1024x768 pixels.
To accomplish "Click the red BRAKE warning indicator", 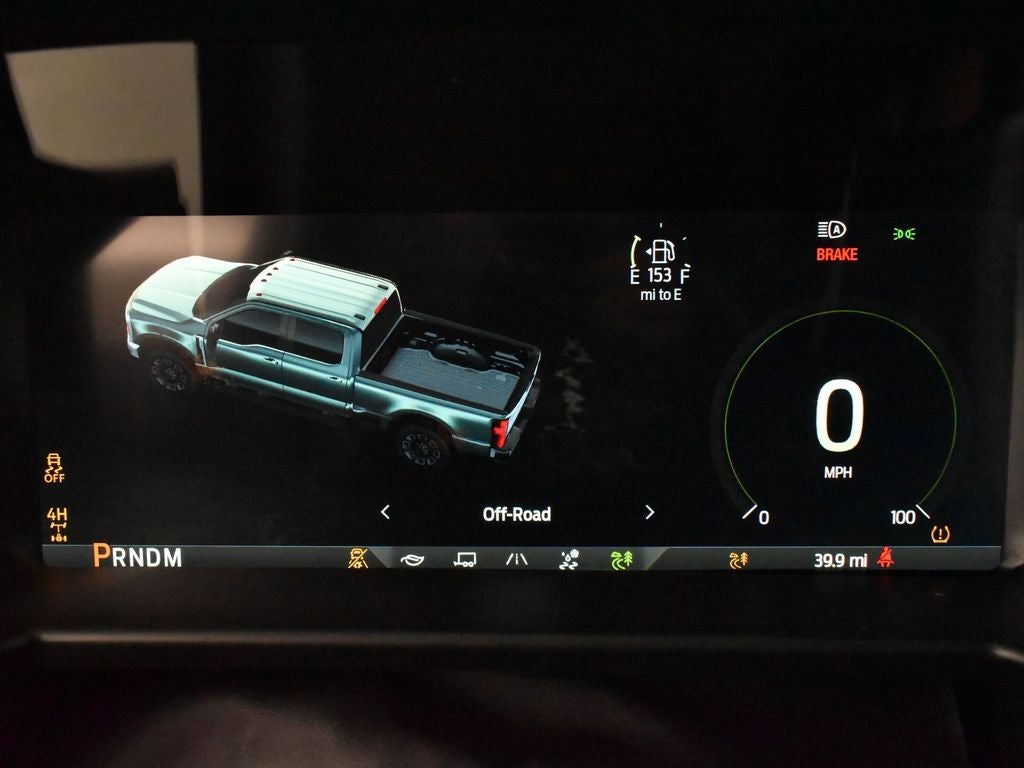I will tap(837, 255).
